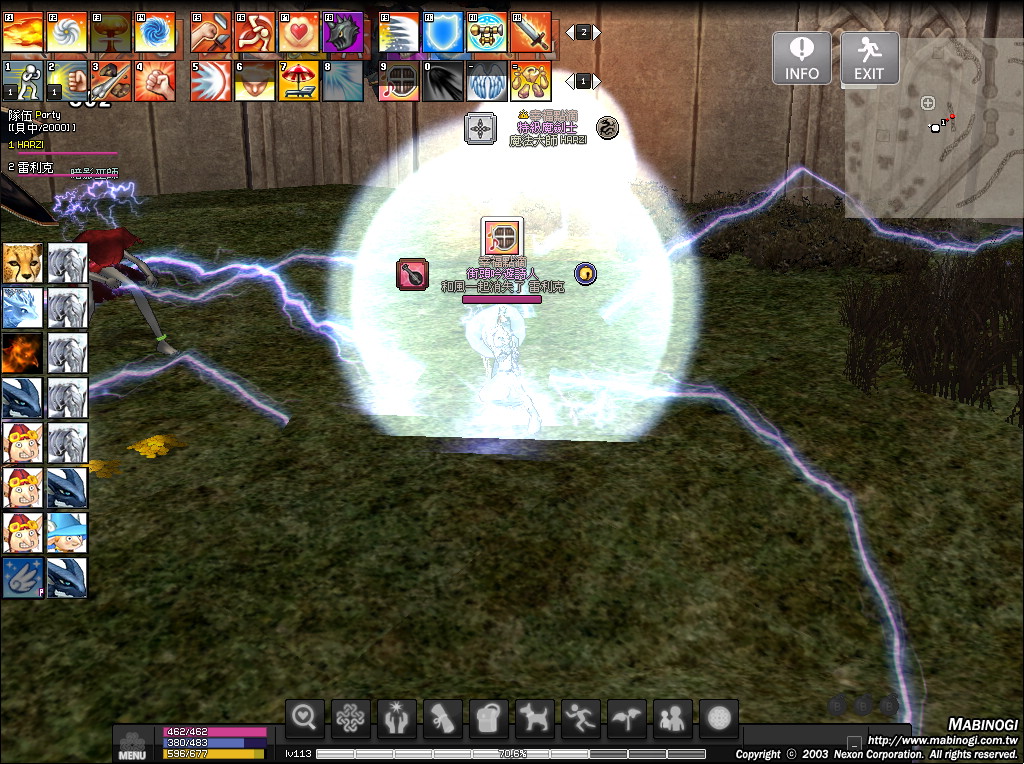This screenshot has height=764, width=1024.
Task: Activate the clenched fist skill in slot 4
Action: pos(155,81)
